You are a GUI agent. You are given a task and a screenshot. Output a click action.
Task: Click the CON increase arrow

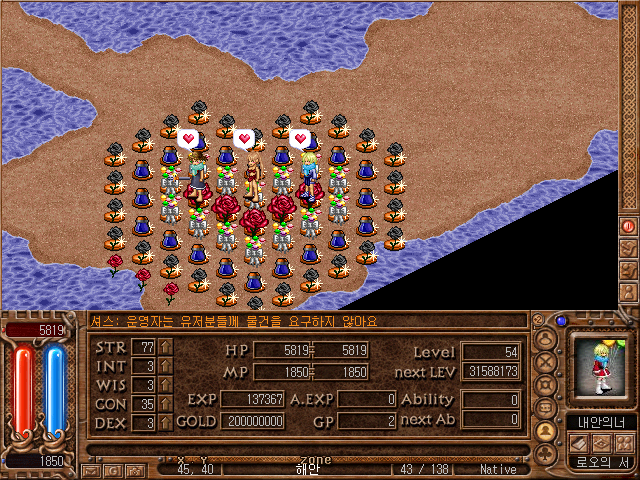click(165, 404)
